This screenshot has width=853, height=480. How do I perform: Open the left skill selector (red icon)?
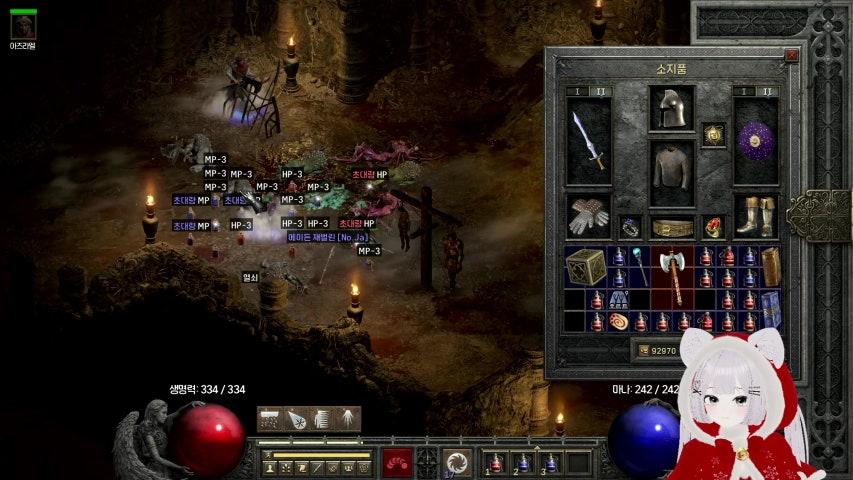click(x=397, y=462)
